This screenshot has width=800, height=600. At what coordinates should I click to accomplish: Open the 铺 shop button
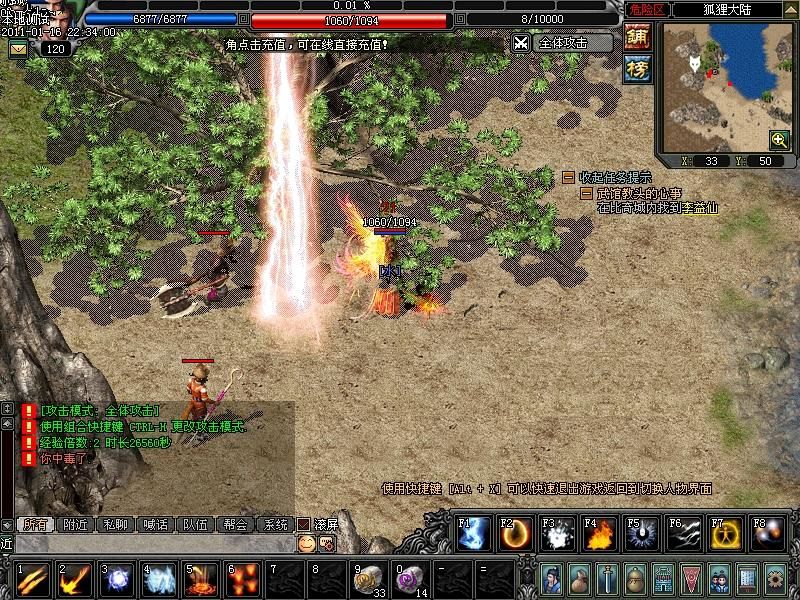pos(638,38)
